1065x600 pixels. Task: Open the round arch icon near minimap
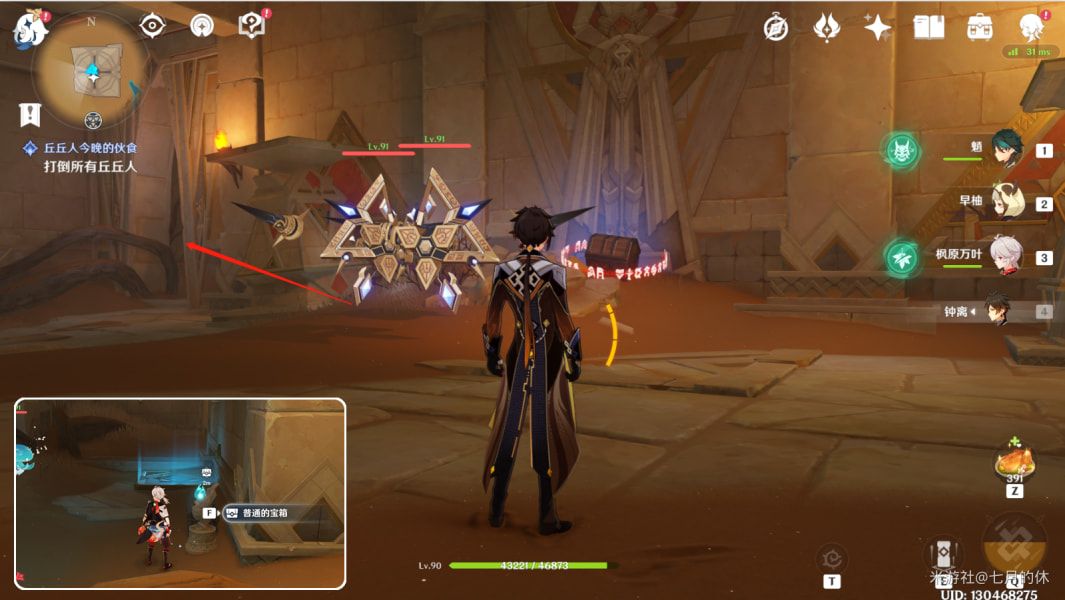(202, 26)
